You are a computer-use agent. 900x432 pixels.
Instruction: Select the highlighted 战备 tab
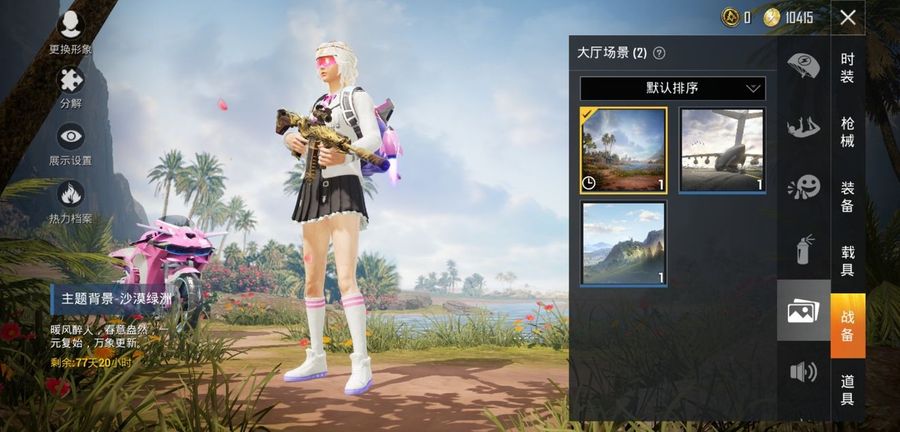[x=847, y=325]
